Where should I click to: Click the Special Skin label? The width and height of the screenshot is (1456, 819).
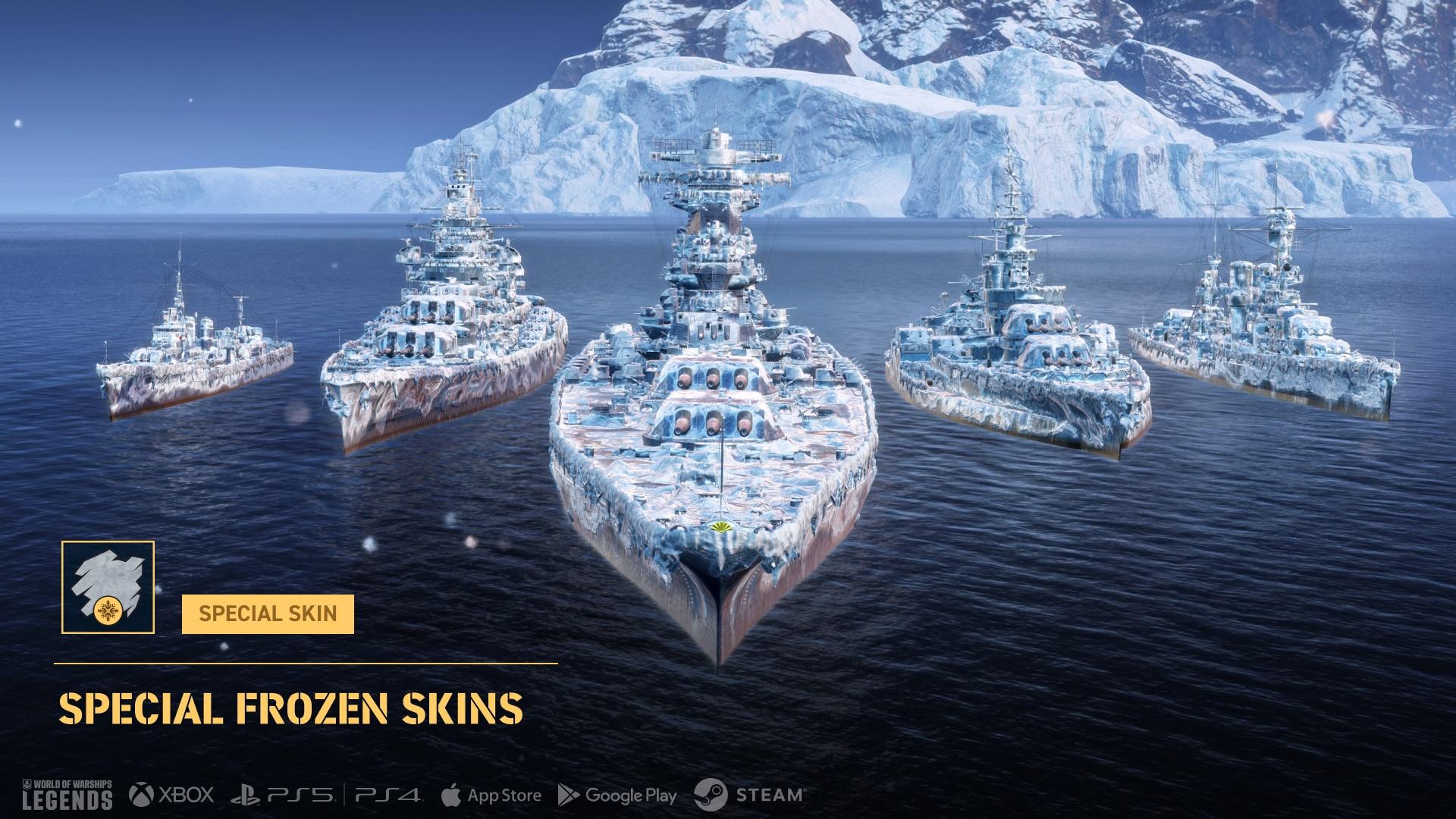click(268, 613)
